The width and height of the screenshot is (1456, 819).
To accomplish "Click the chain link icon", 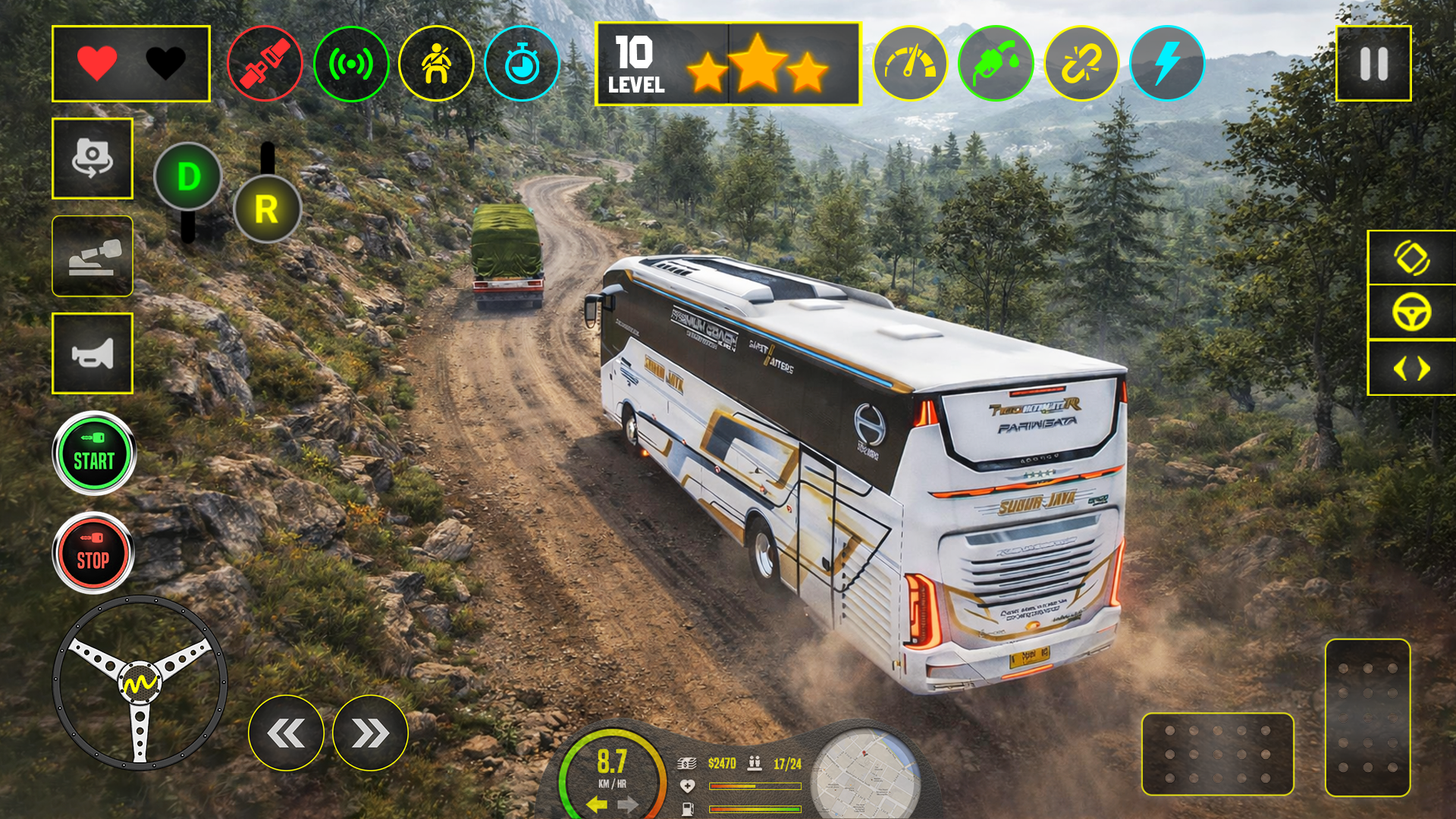I will (x=1081, y=64).
